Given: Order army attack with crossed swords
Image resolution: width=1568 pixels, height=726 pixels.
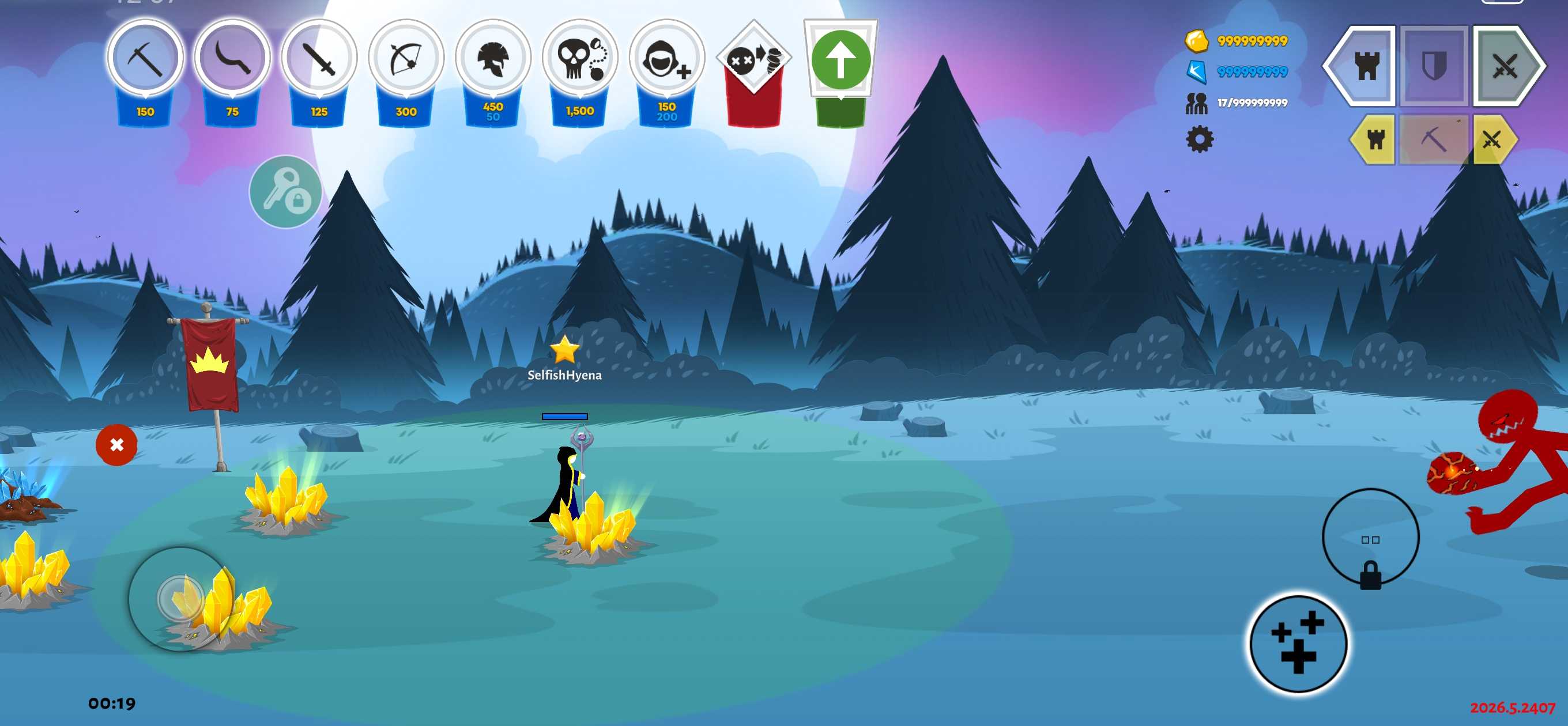Looking at the screenshot, I should (x=1505, y=66).
